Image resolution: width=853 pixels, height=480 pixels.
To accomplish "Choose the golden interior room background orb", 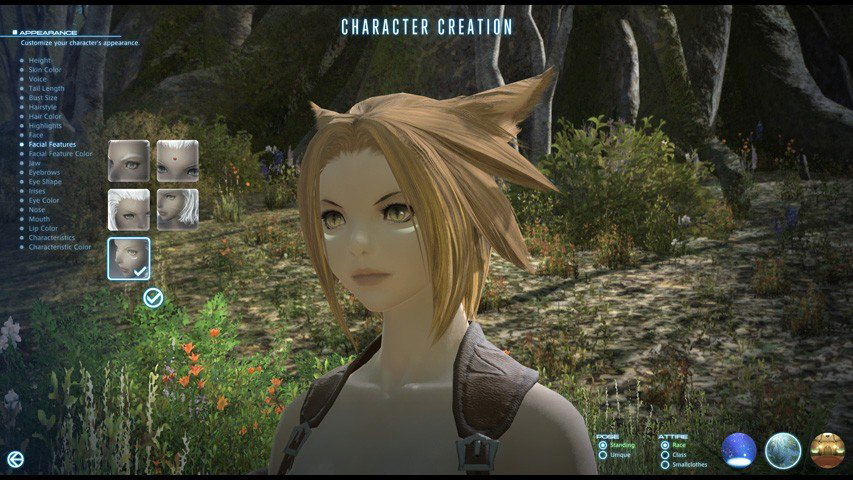I will (x=828, y=451).
